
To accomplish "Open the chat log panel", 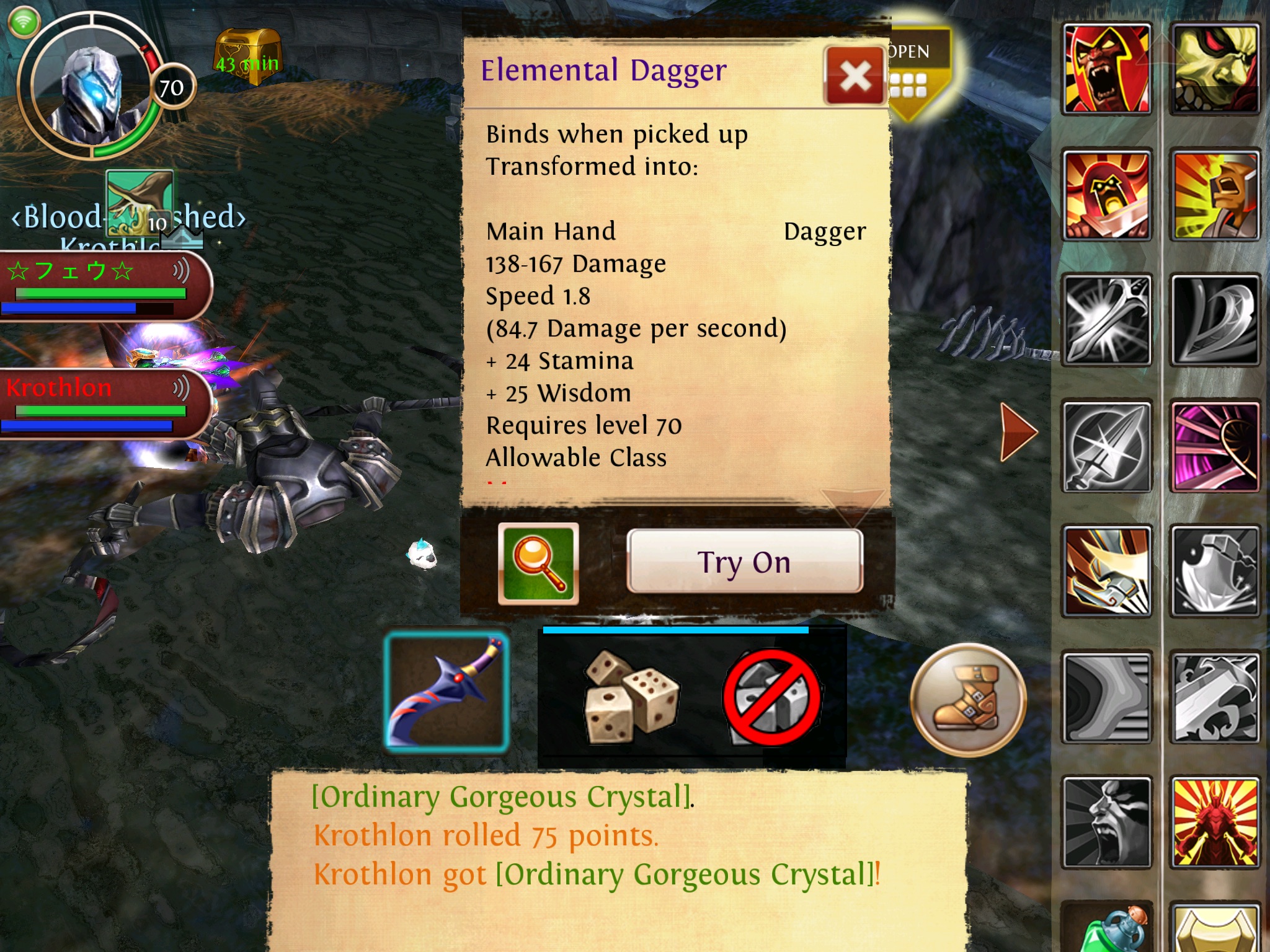I will click(617, 858).
